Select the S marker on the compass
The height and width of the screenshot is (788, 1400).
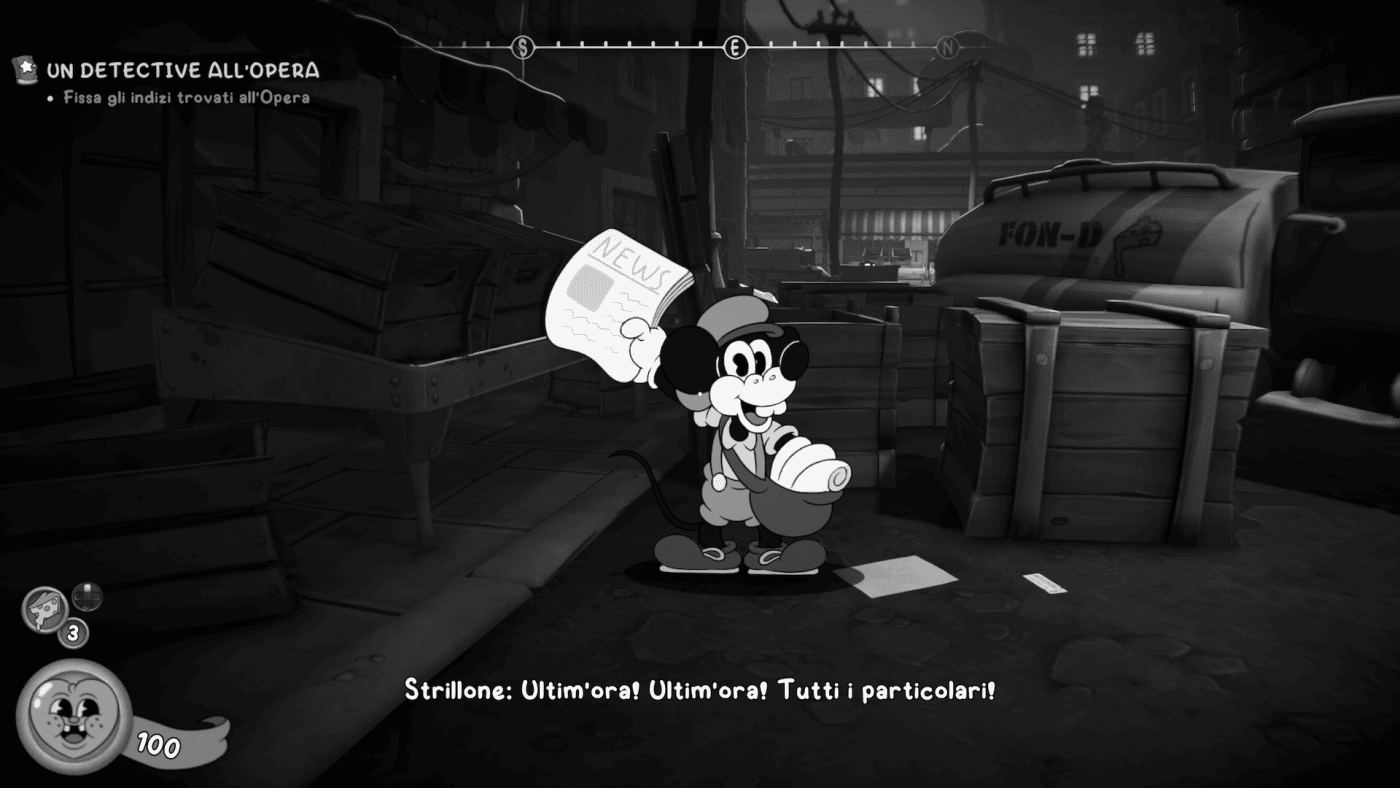click(522, 47)
